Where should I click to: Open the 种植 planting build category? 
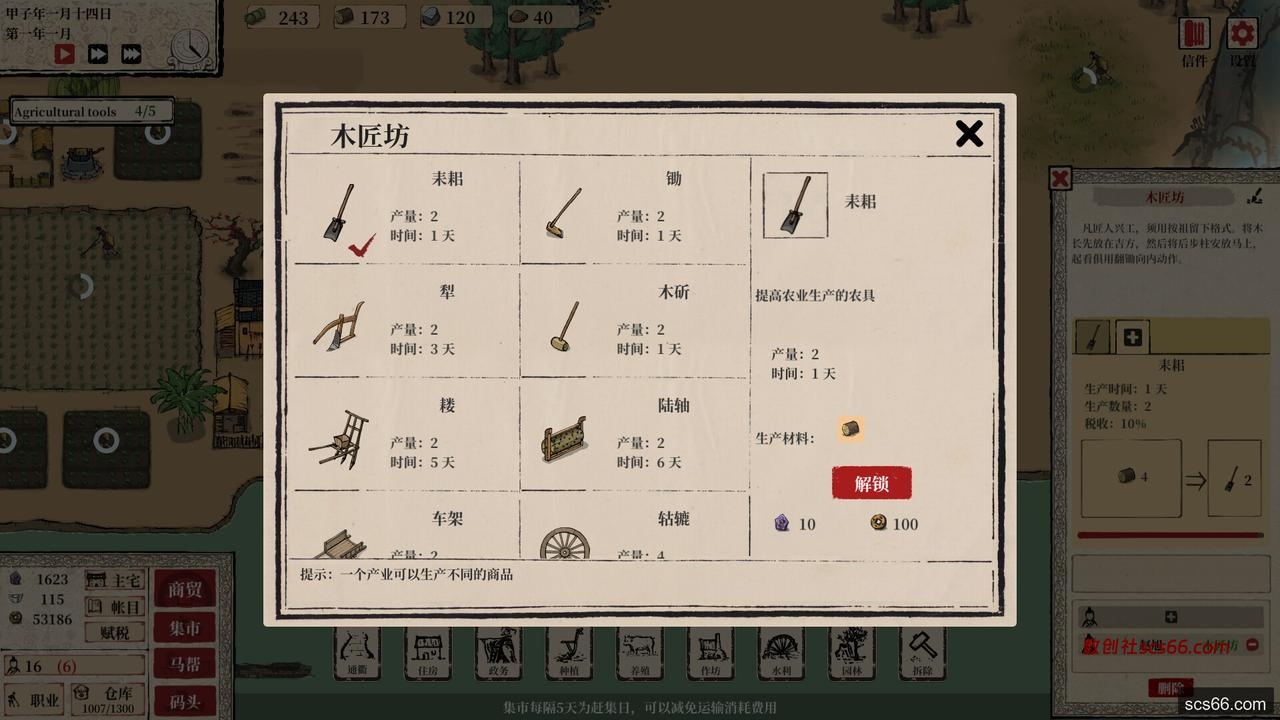569,653
